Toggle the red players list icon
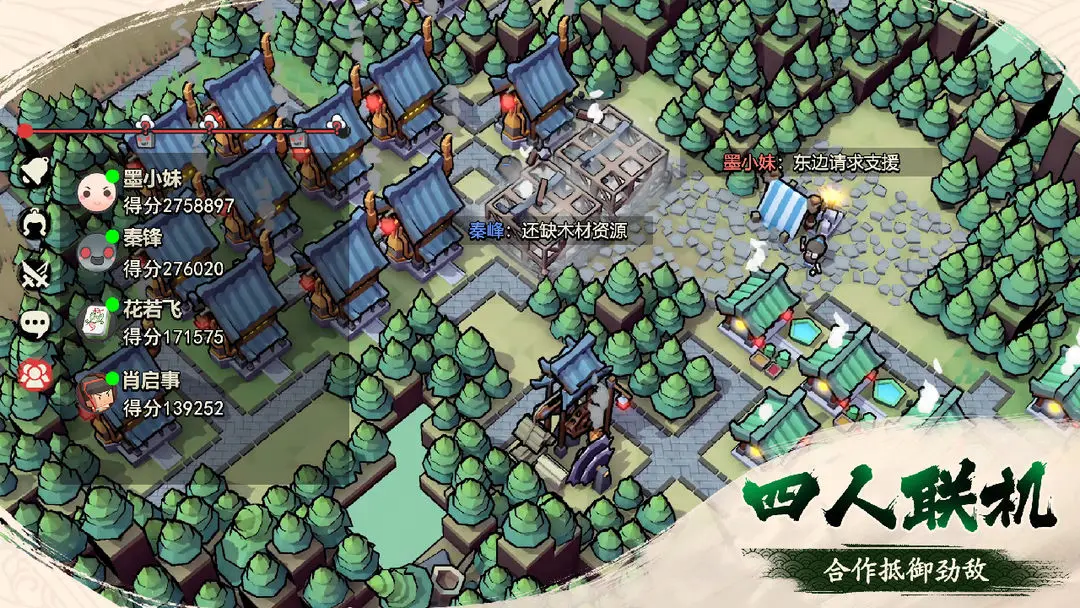The width and height of the screenshot is (1080, 608). point(37,374)
